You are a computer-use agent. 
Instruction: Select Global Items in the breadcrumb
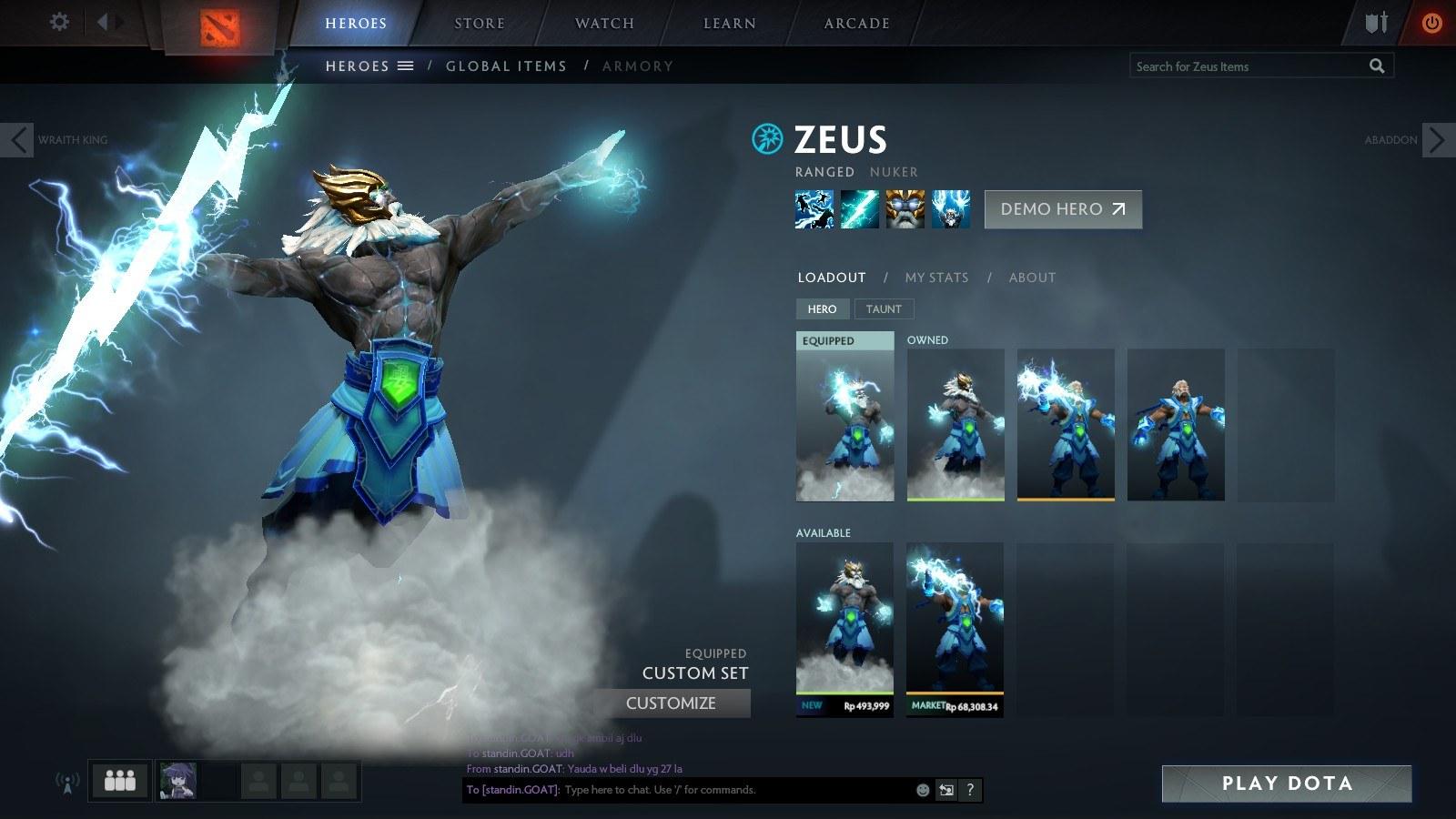coord(506,66)
